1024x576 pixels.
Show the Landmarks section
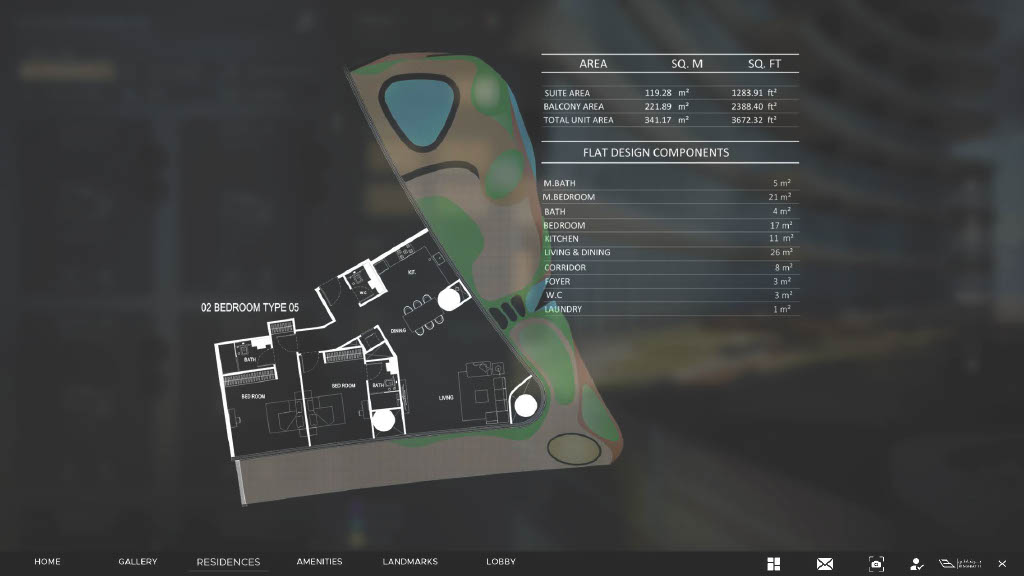410,562
